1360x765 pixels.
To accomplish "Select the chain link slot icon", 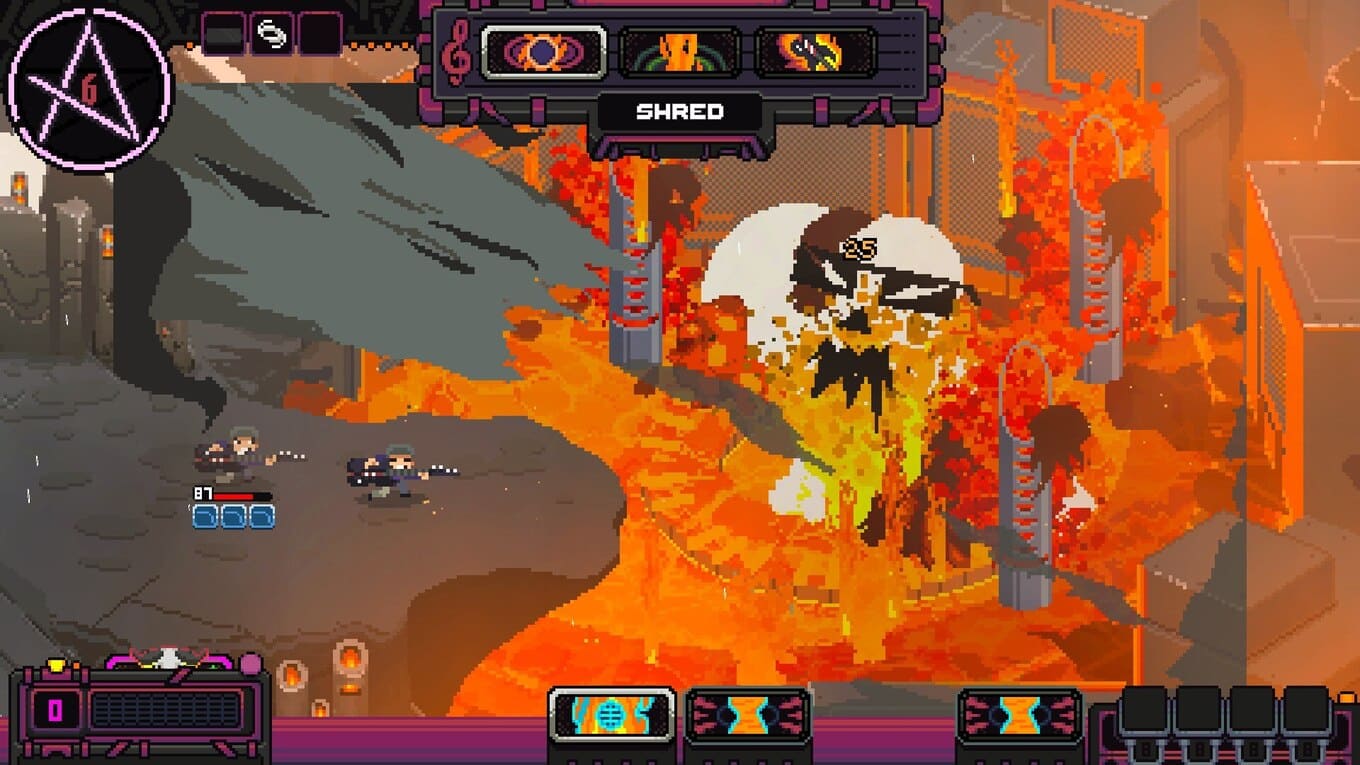I will (271, 34).
